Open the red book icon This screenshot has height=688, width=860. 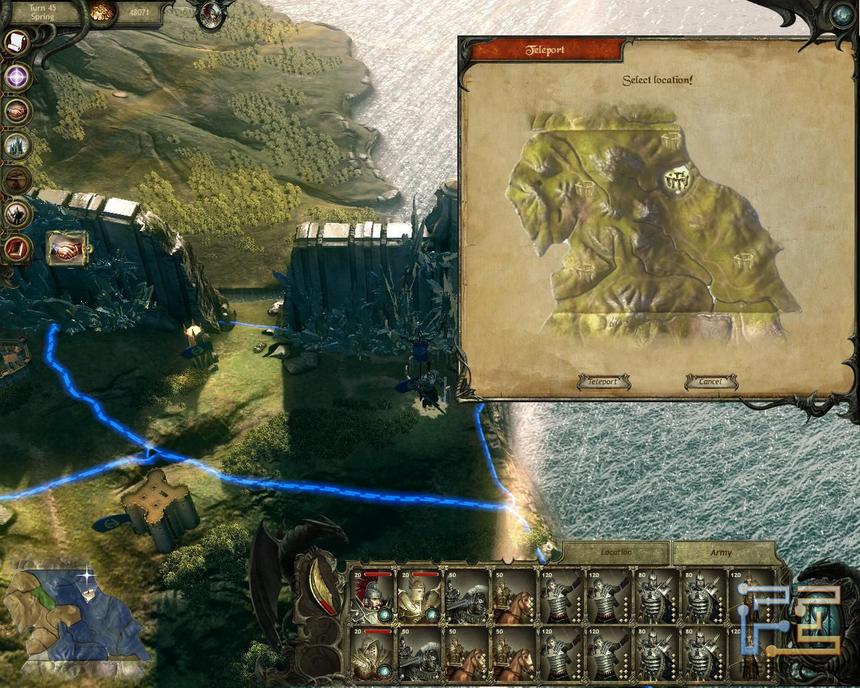[17, 247]
